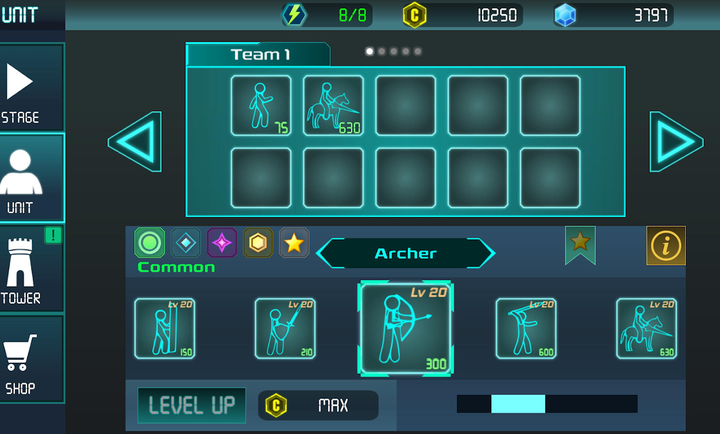The height and width of the screenshot is (434, 720).
Task: Pick the unit card costing 210
Action: (285, 328)
